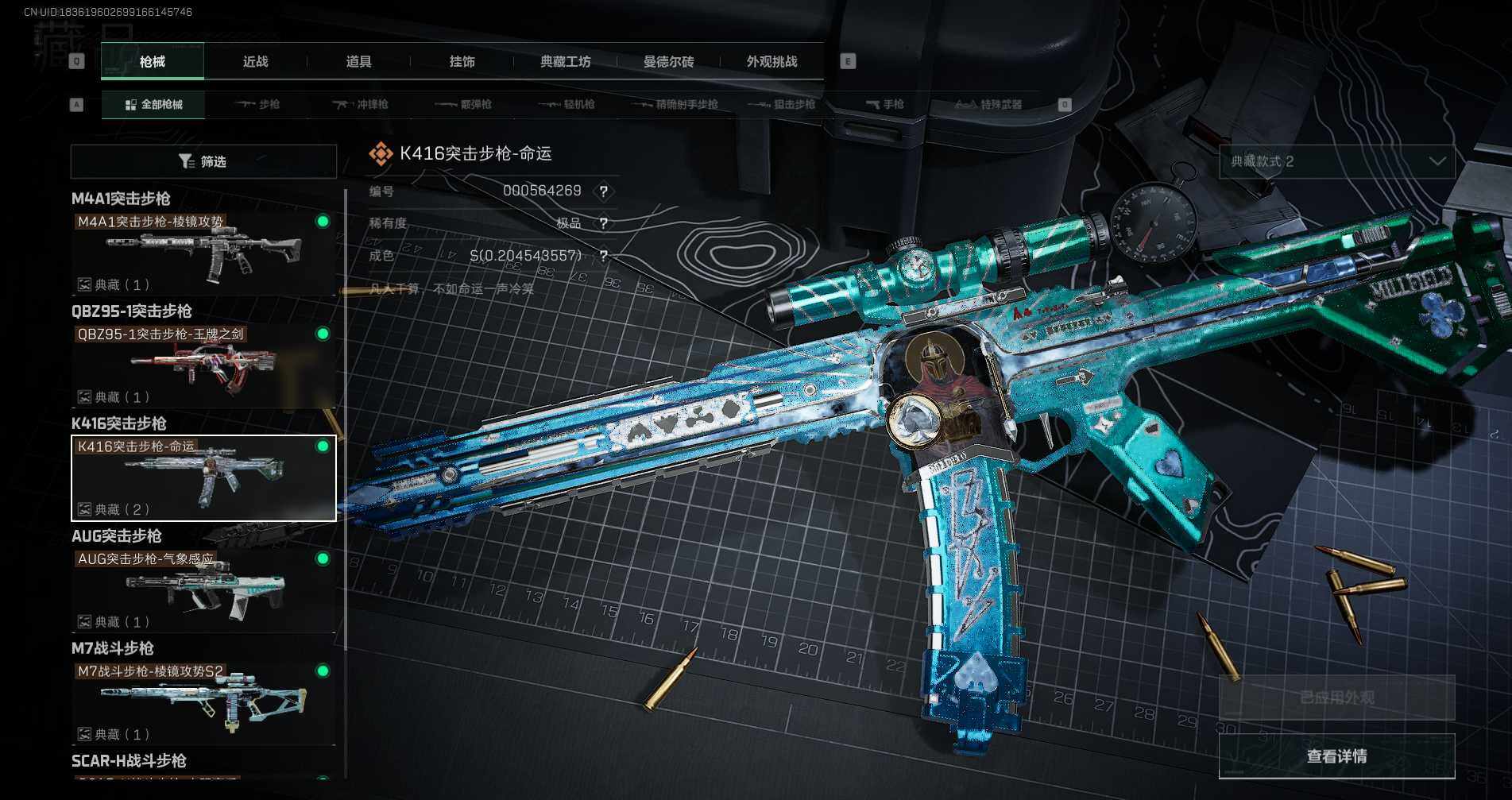Go to the 典藏工坊 workshop tab
Image resolution: width=1512 pixels, height=800 pixels.
565,62
